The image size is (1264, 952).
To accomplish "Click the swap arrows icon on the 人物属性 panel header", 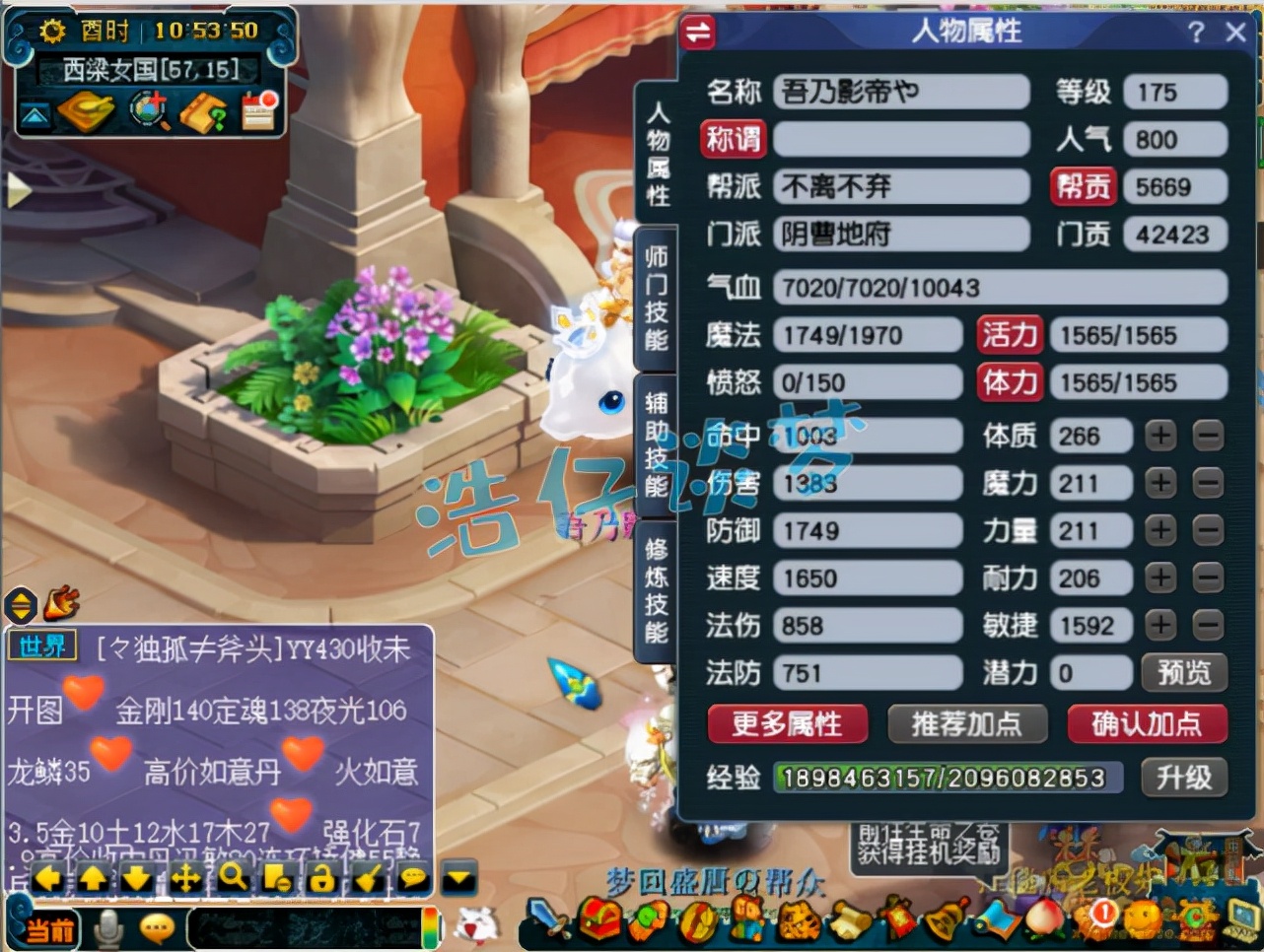I will [697, 33].
